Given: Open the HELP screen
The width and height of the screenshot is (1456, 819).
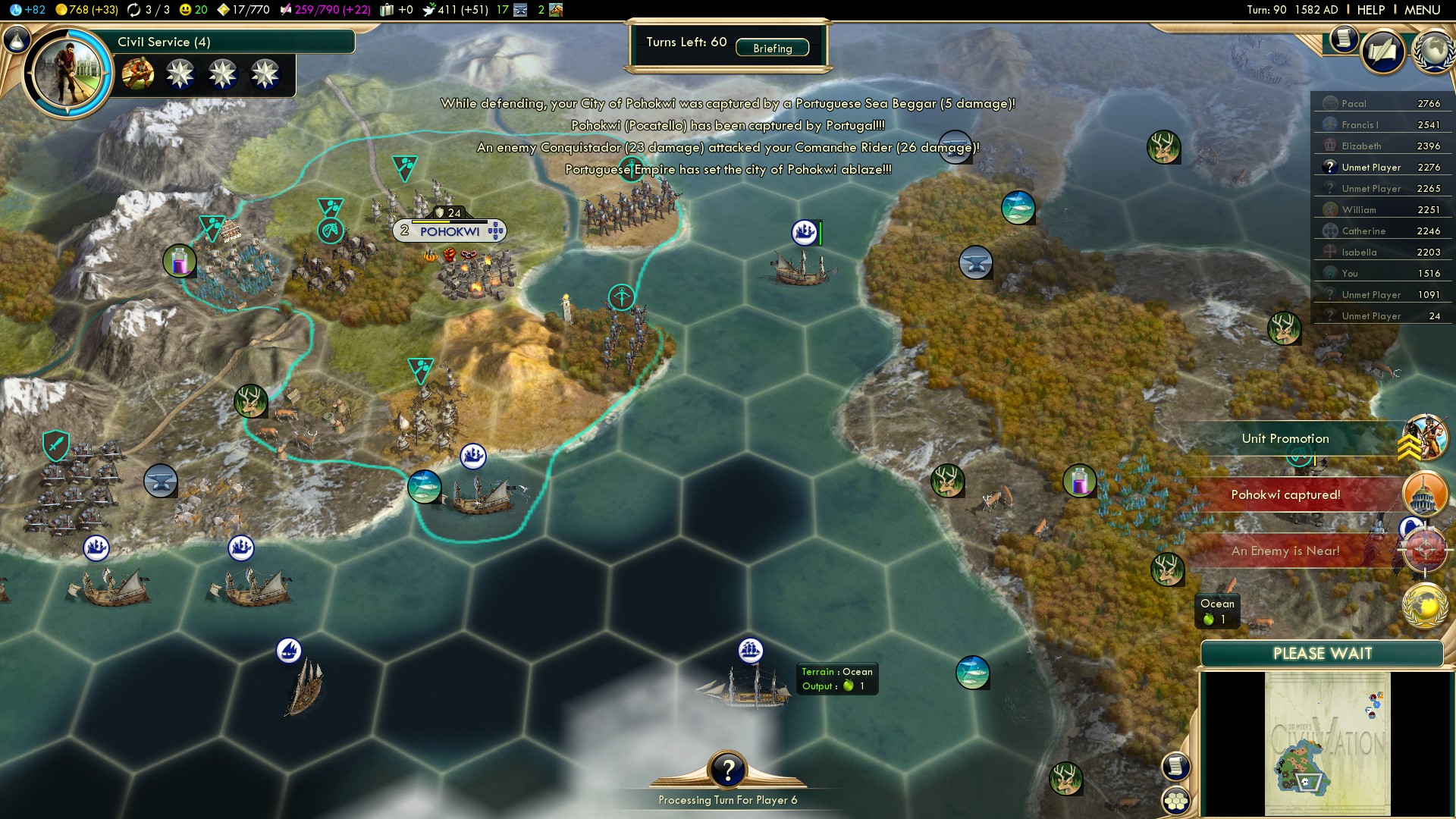Looking at the screenshot, I should [x=1370, y=10].
